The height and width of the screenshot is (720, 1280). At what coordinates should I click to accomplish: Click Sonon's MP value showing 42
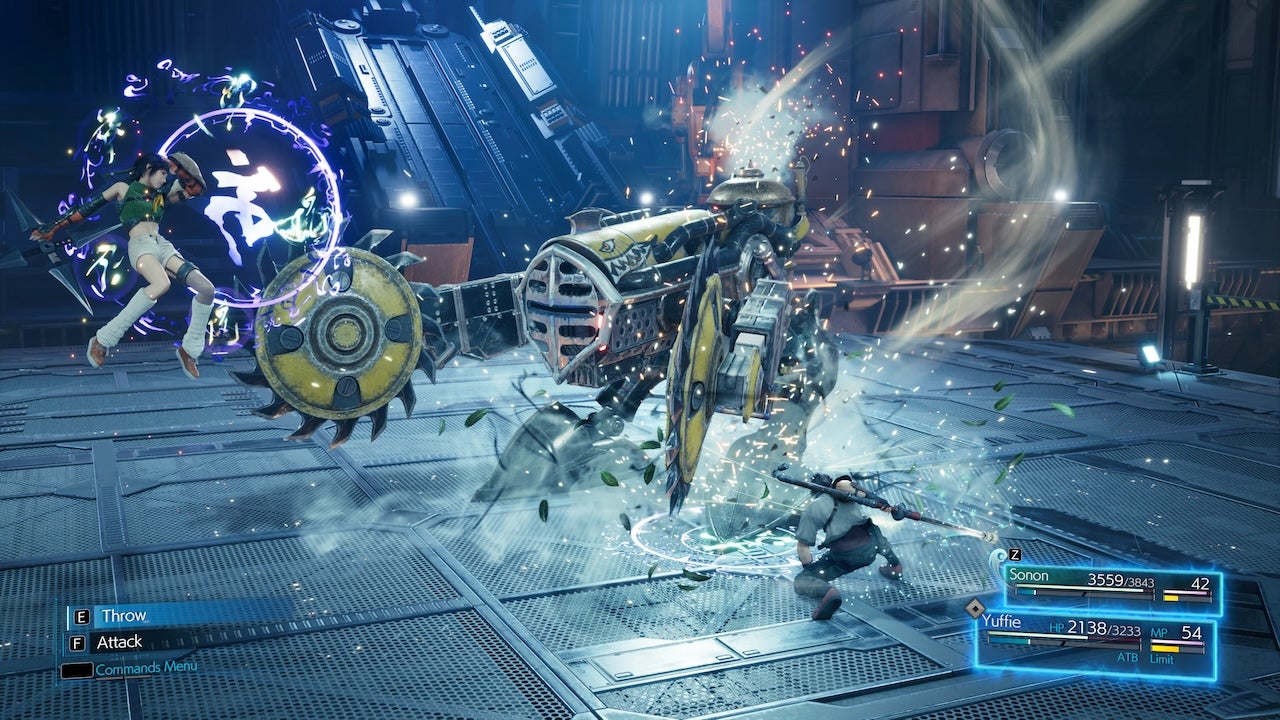point(1200,584)
